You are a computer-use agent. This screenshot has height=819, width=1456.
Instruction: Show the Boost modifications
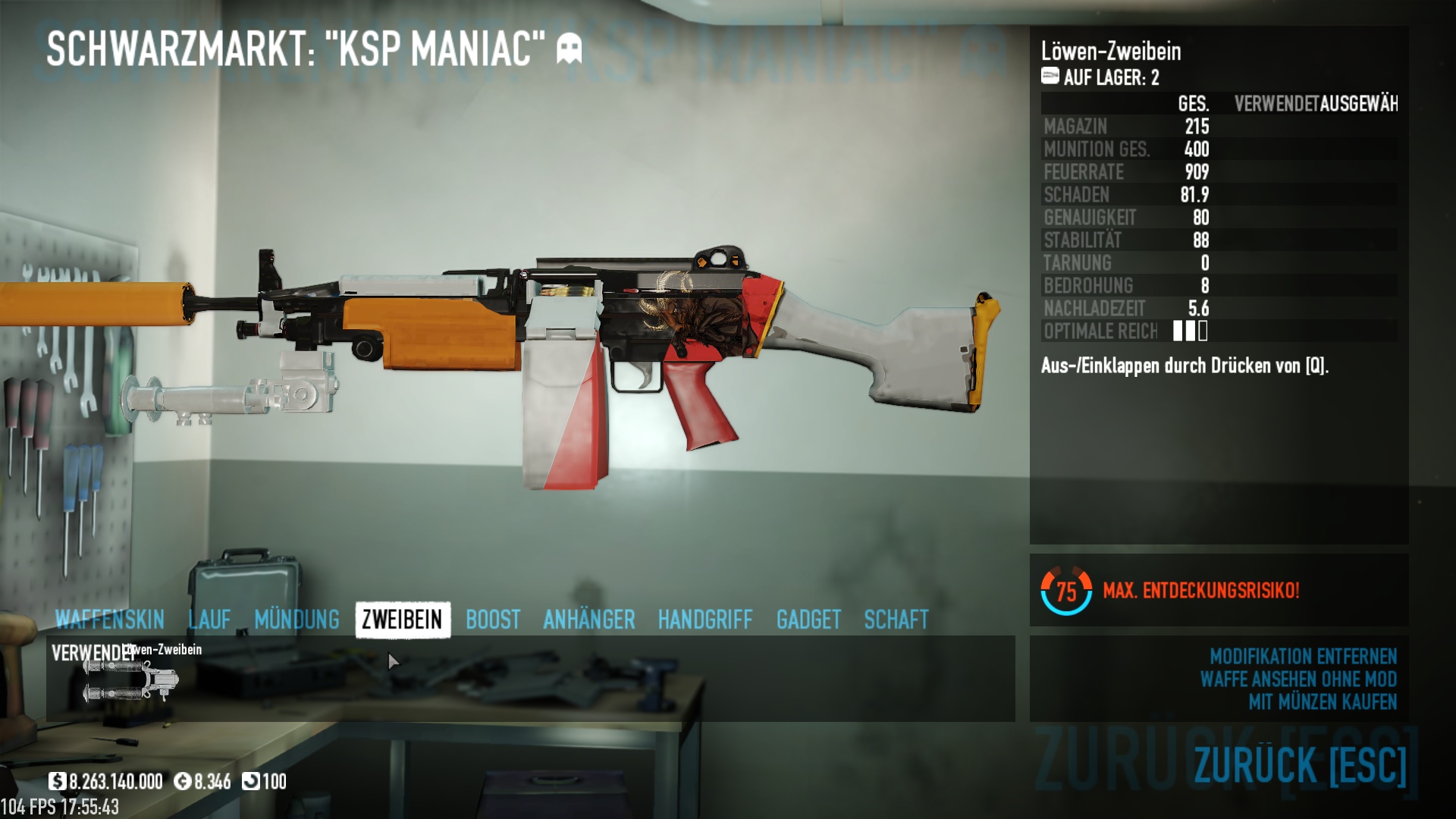click(x=493, y=620)
